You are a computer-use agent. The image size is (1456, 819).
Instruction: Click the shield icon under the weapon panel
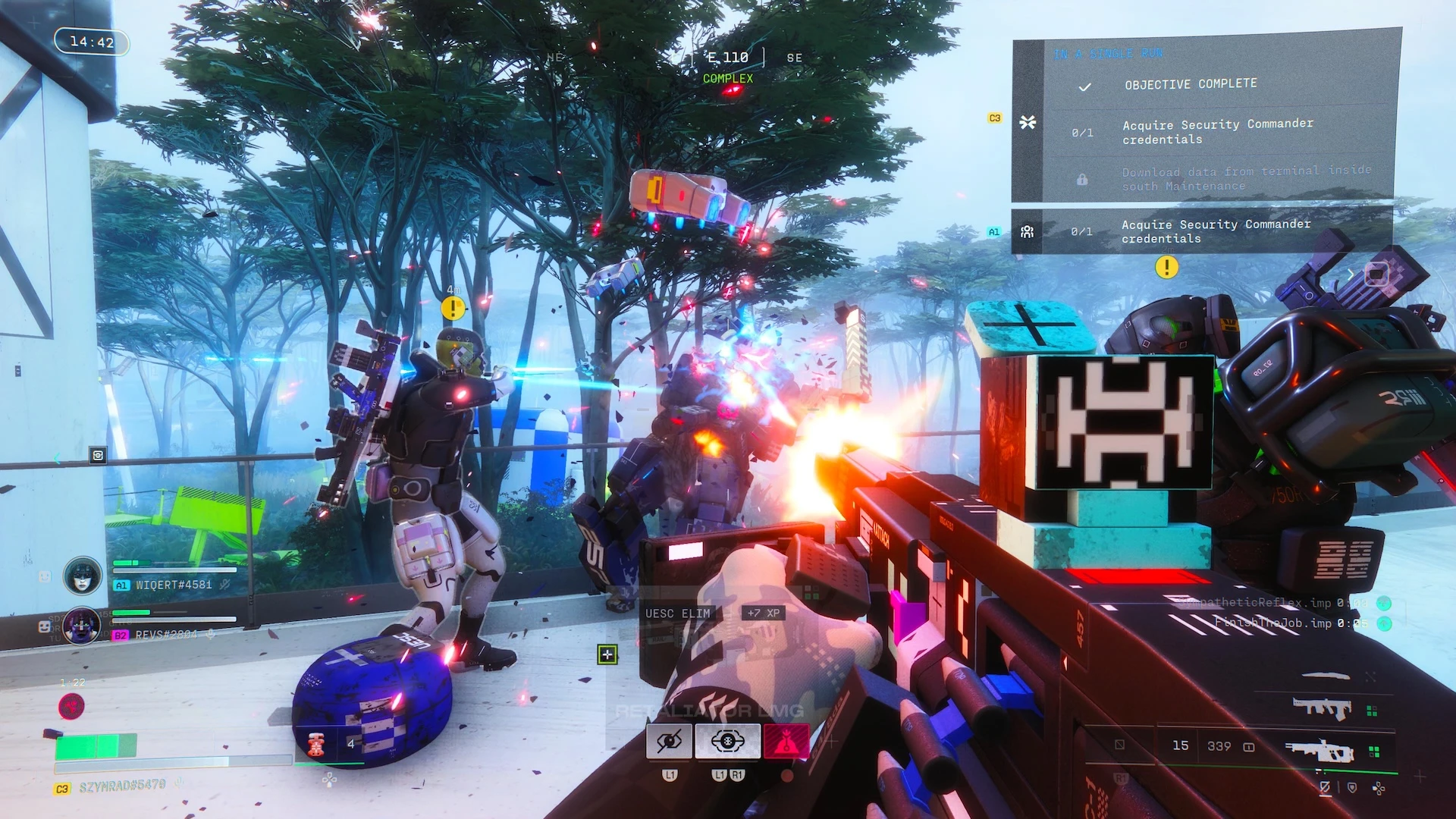(1352, 788)
